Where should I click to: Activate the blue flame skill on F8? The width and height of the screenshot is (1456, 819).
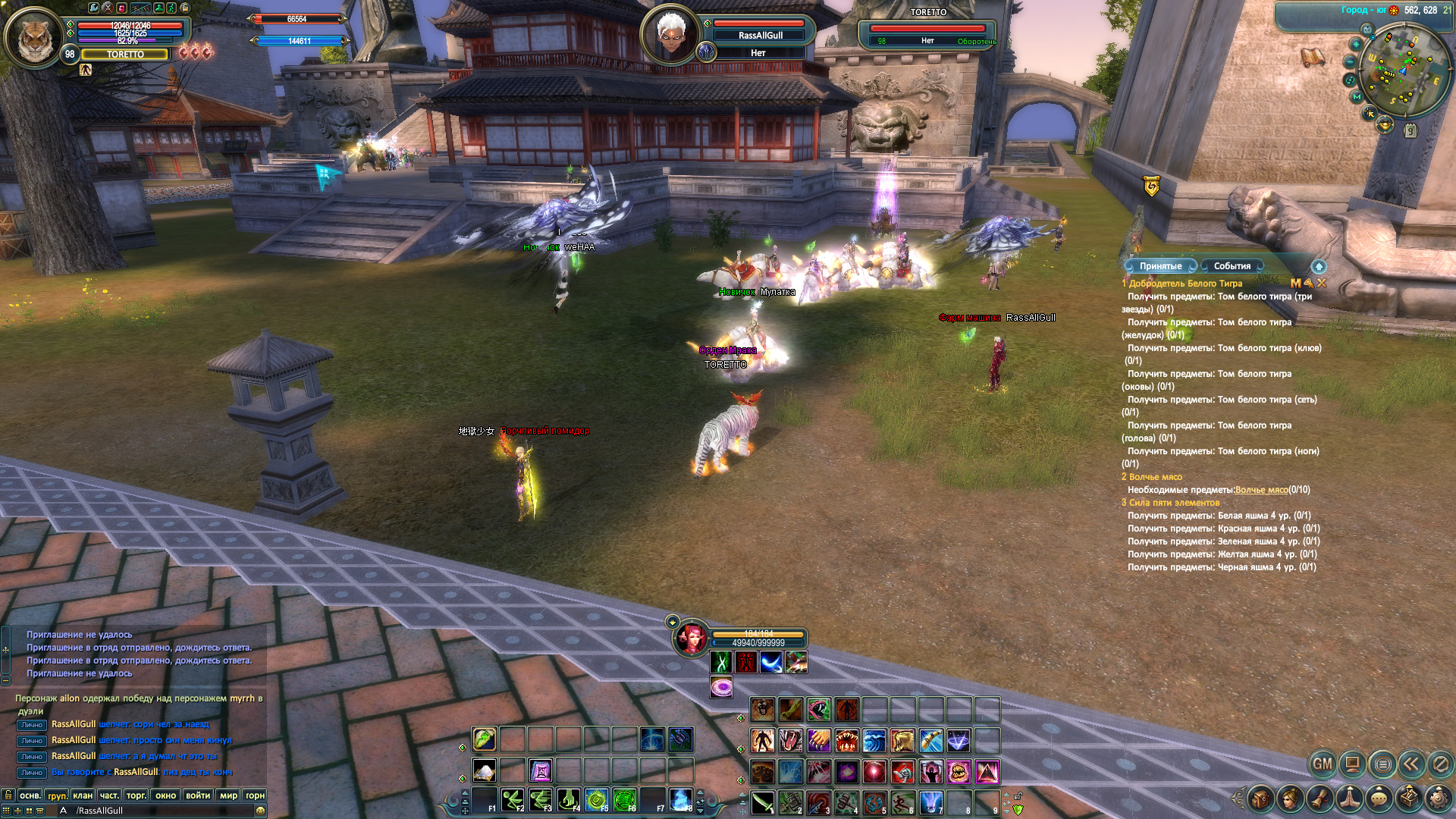(x=680, y=799)
